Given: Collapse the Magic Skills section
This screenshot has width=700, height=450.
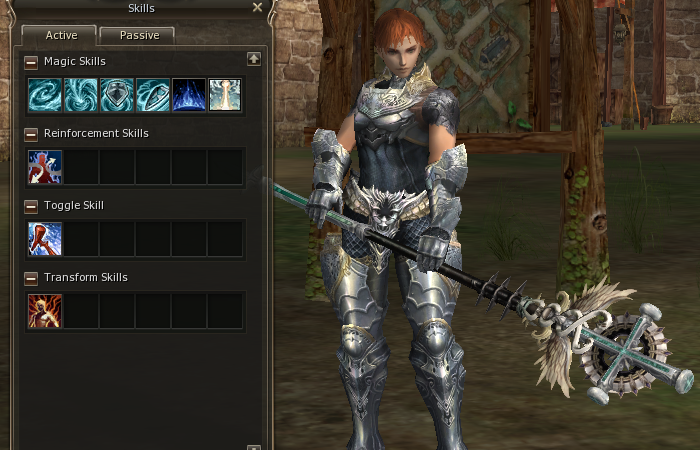Looking at the screenshot, I should [x=31, y=62].
